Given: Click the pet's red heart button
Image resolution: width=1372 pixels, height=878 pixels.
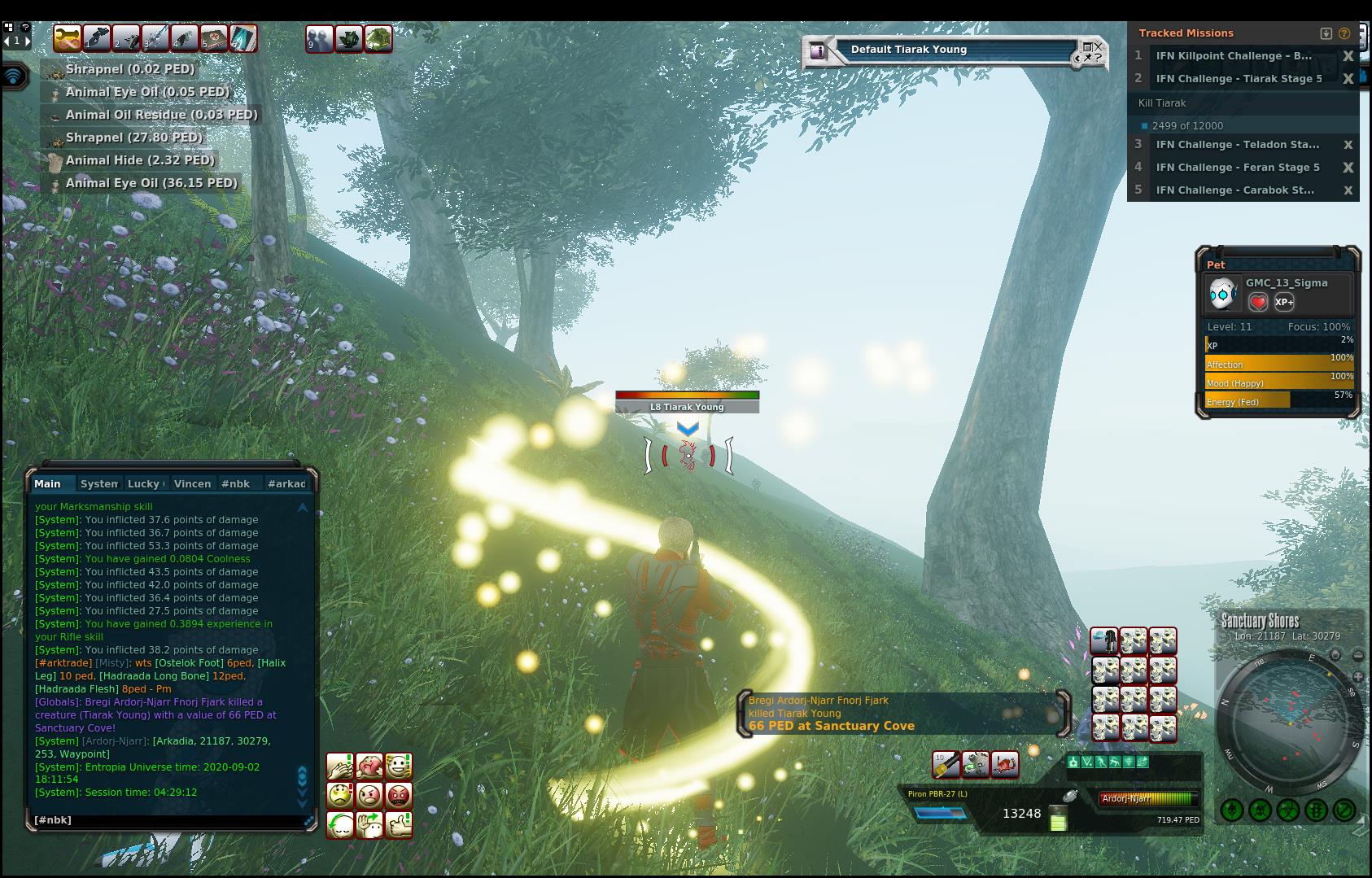Looking at the screenshot, I should click(1258, 302).
